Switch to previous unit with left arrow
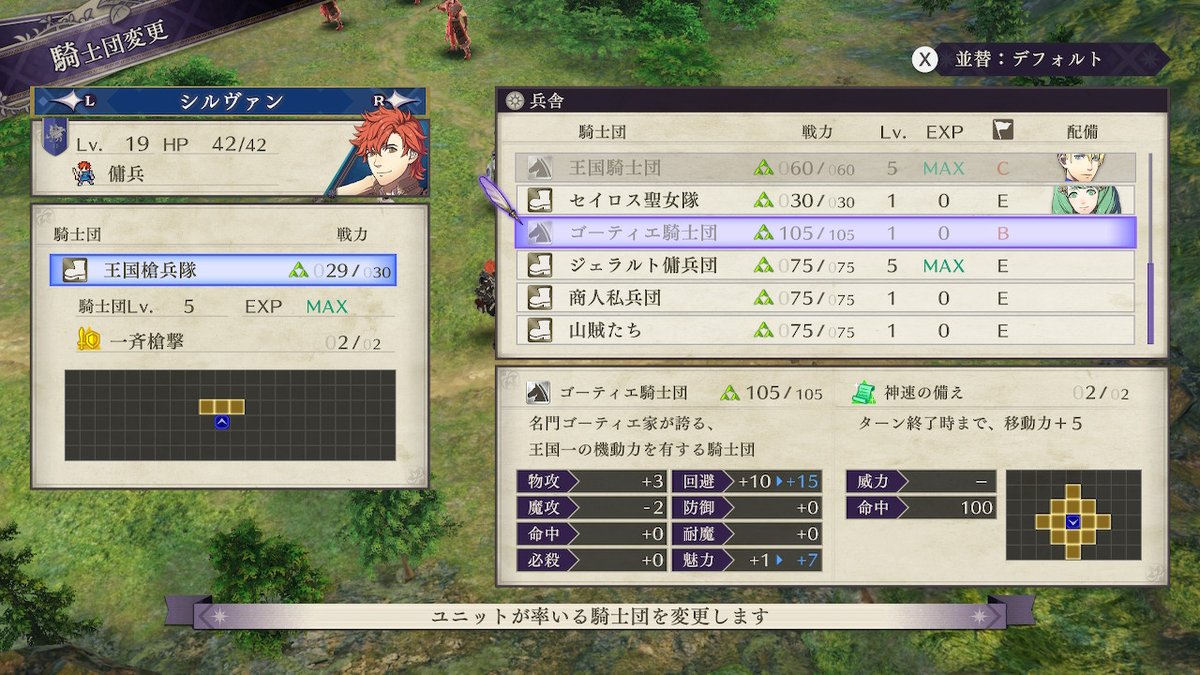This screenshot has height=675, width=1200. tap(70, 101)
